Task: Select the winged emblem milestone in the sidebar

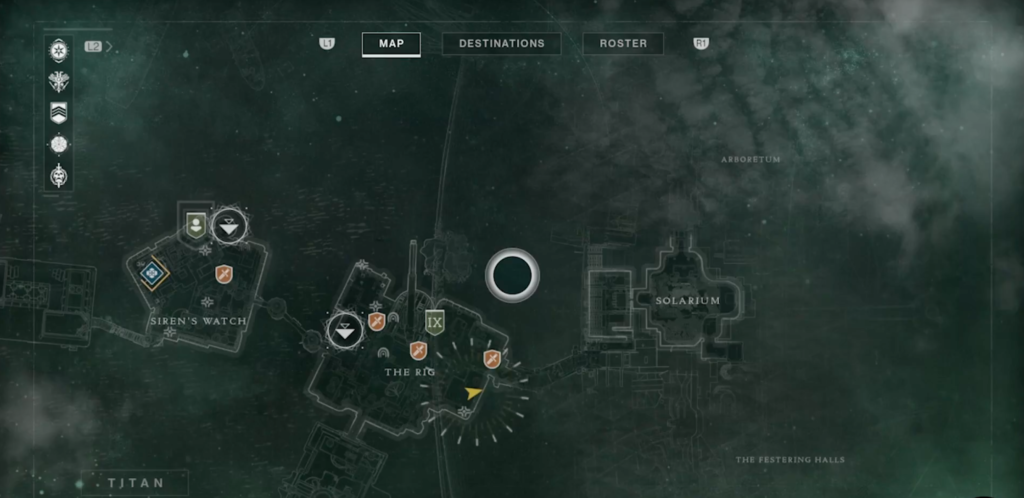Action: pyautogui.click(x=59, y=81)
